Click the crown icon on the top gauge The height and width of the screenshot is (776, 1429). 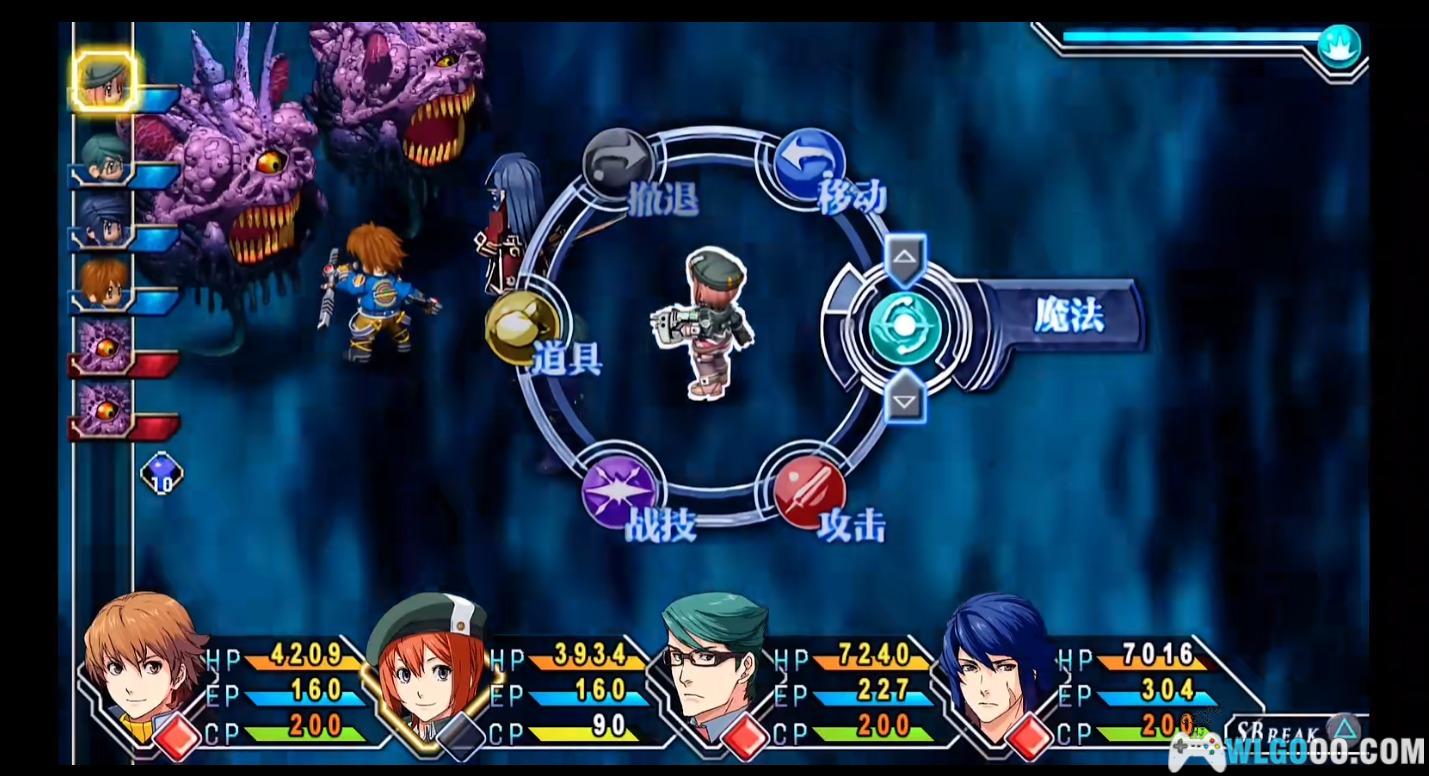pos(1339,45)
